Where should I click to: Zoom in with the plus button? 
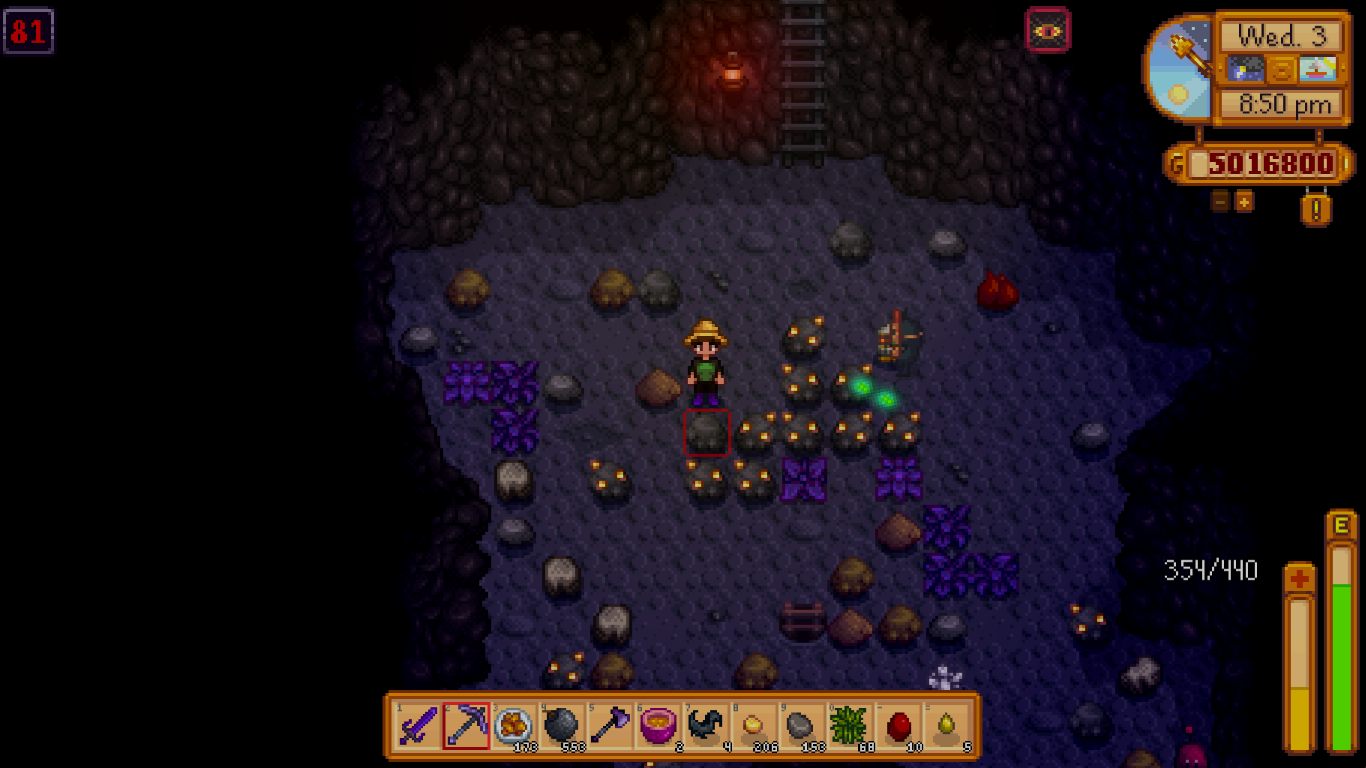coord(1244,201)
